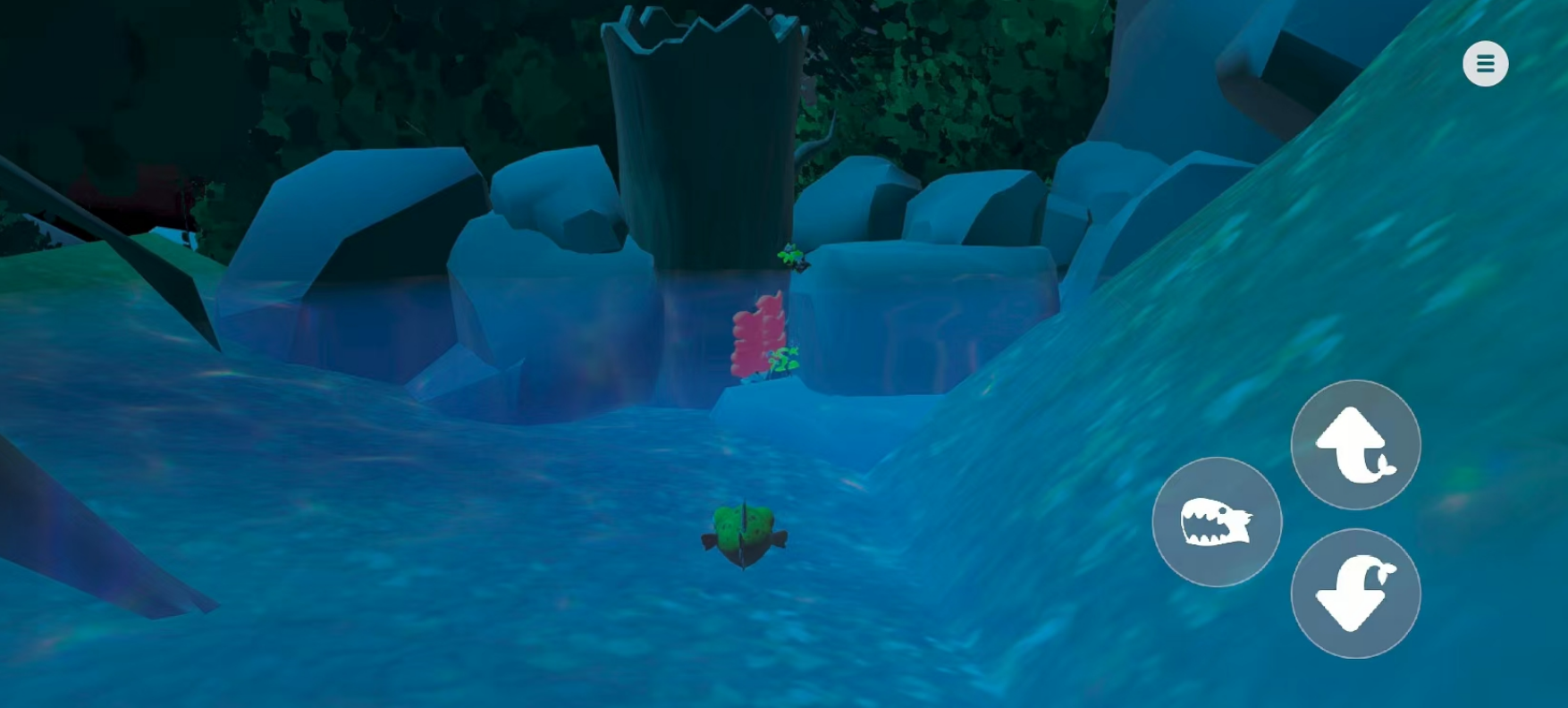Tap the swim up arrow button
Image resolution: width=1568 pixels, height=708 pixels.
point(1355,444)
